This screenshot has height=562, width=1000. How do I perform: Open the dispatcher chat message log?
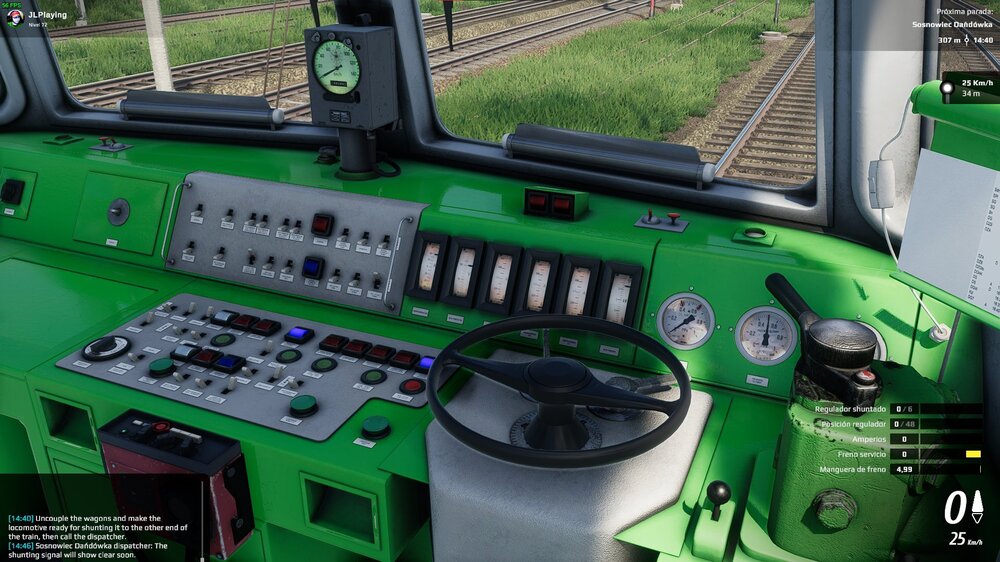coord(85,532)
